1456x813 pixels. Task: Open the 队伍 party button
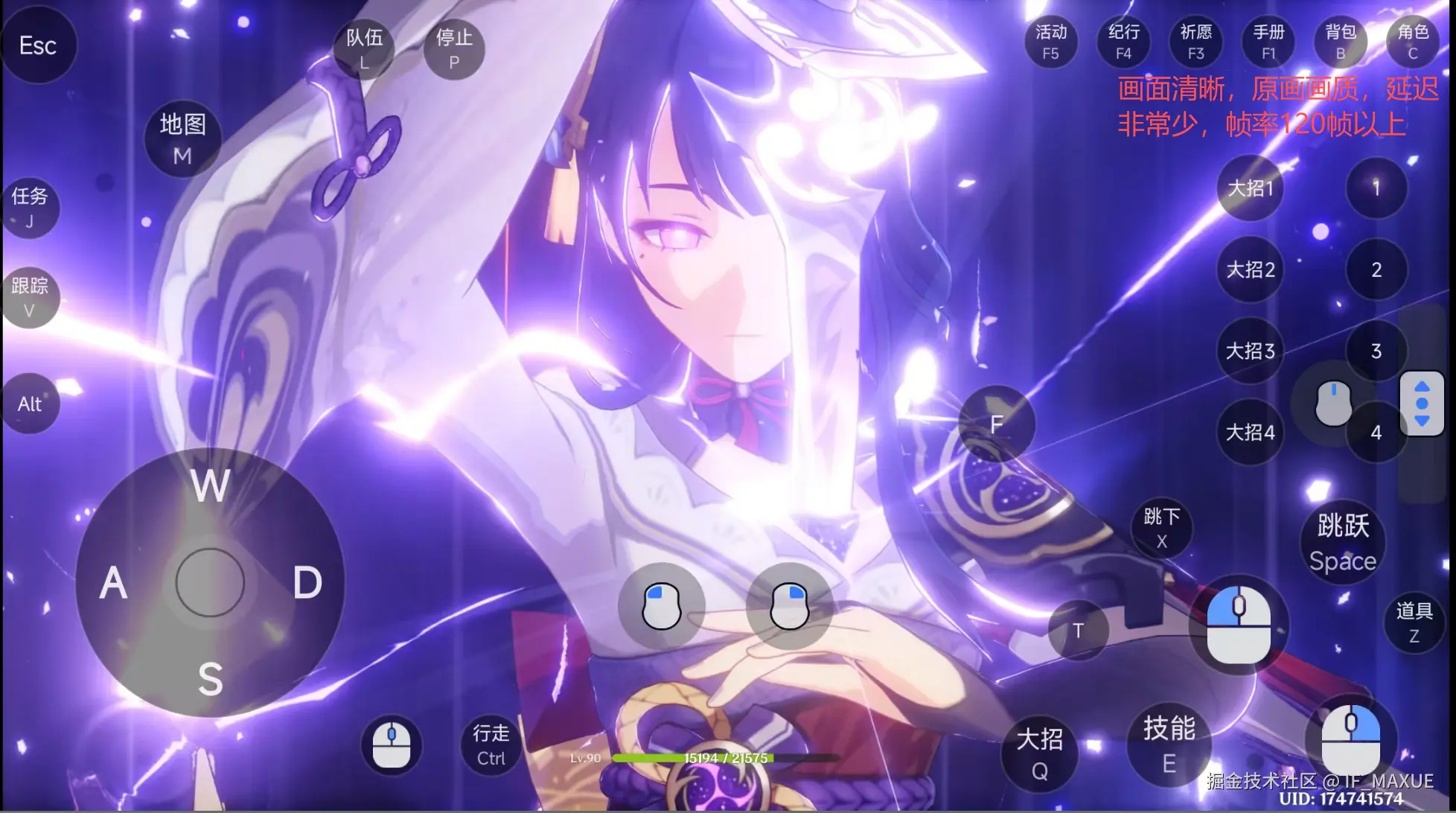point(364,48)
